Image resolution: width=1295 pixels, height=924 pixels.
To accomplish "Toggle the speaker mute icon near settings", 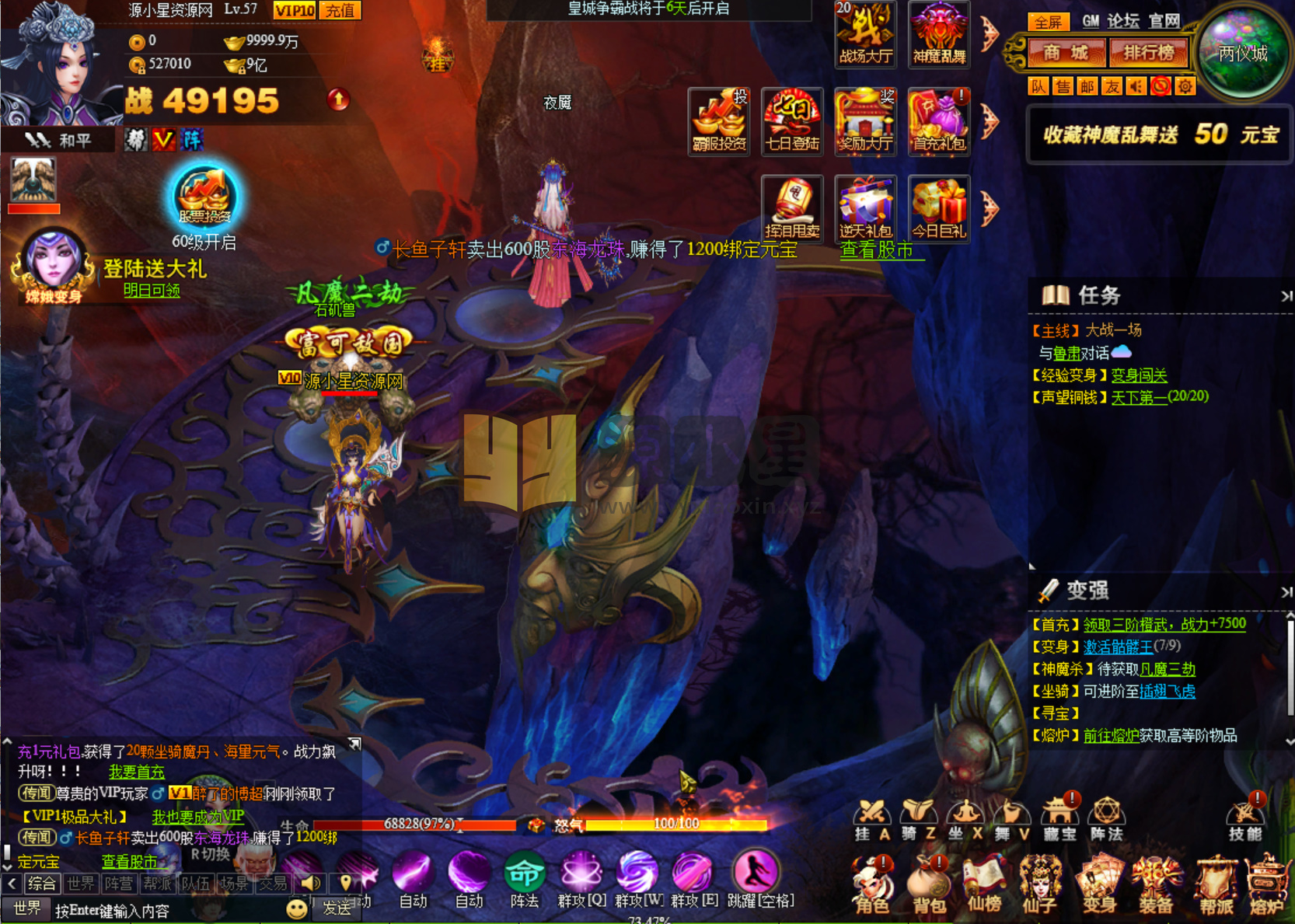I will point(1136,86).
